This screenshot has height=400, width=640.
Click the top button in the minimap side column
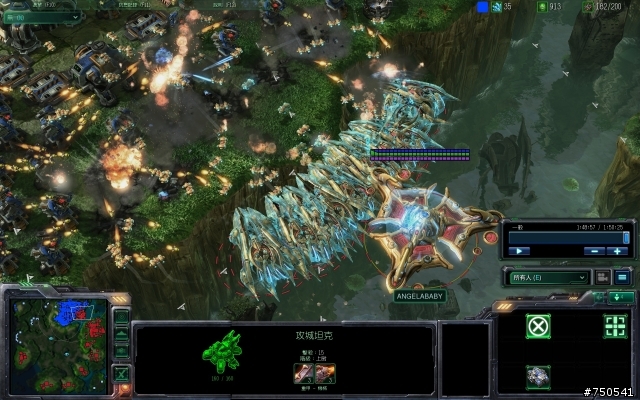click(x=121, y=317)
